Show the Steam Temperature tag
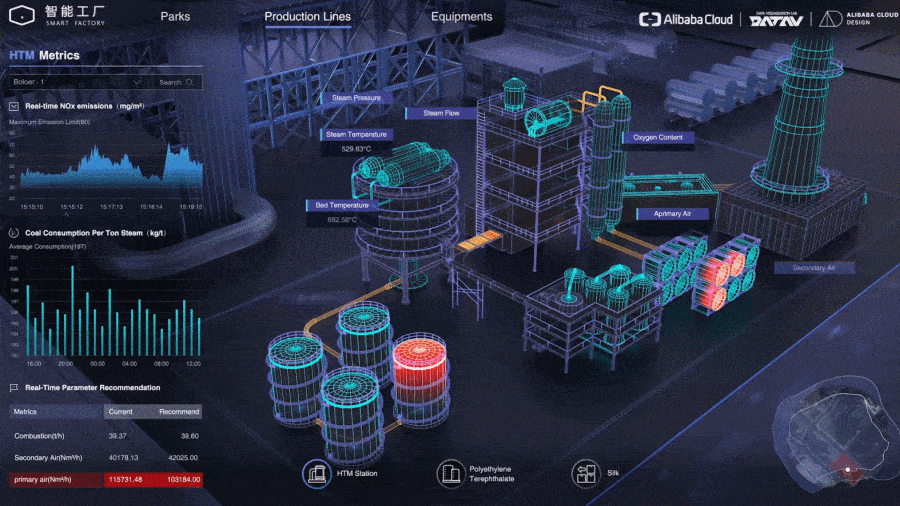Screen dimensions: 900x506 point(356,134)
